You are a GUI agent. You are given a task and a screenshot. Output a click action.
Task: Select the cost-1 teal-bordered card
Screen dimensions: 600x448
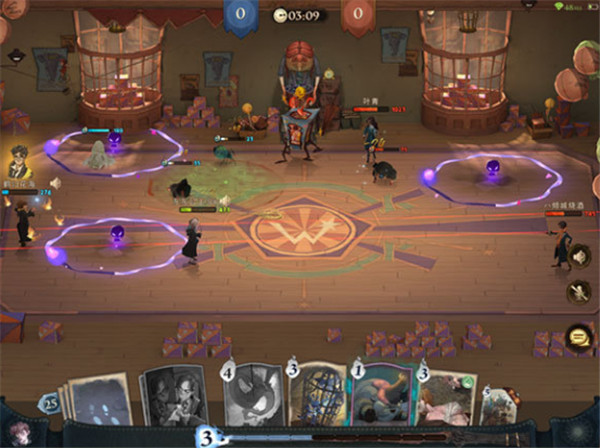click(x=383, y=400)
